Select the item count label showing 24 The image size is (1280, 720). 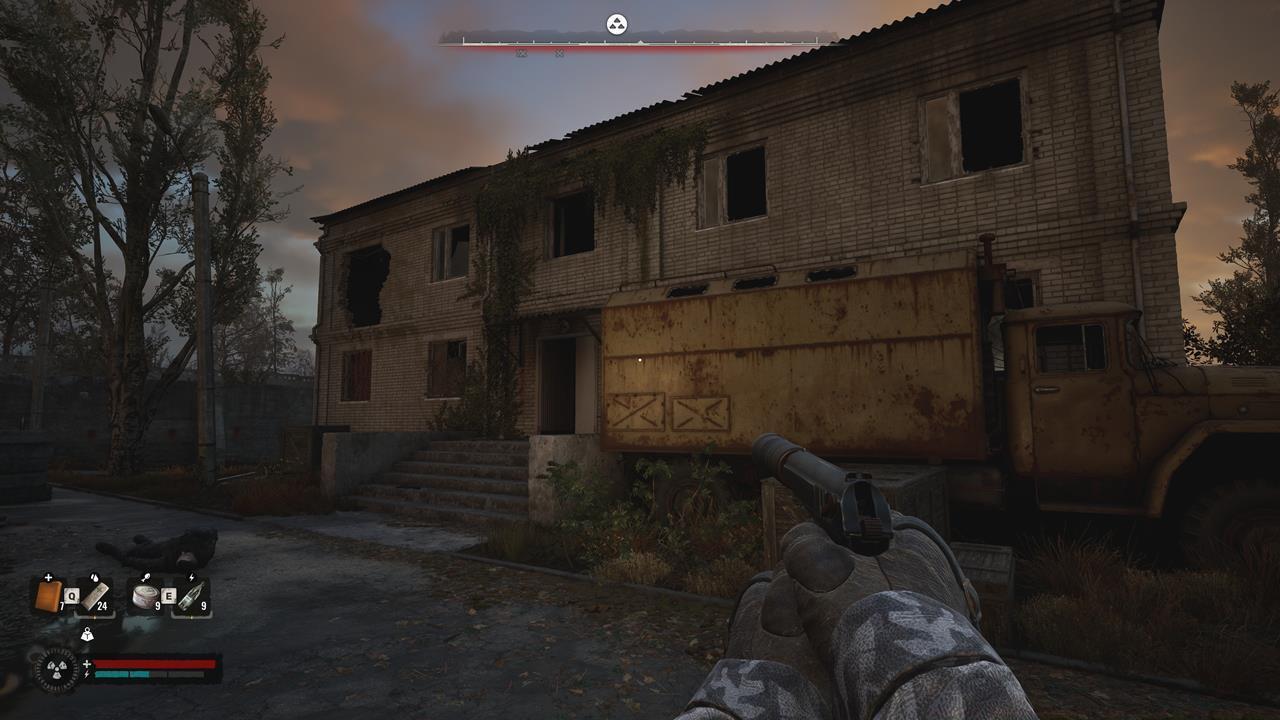[102, 605]
